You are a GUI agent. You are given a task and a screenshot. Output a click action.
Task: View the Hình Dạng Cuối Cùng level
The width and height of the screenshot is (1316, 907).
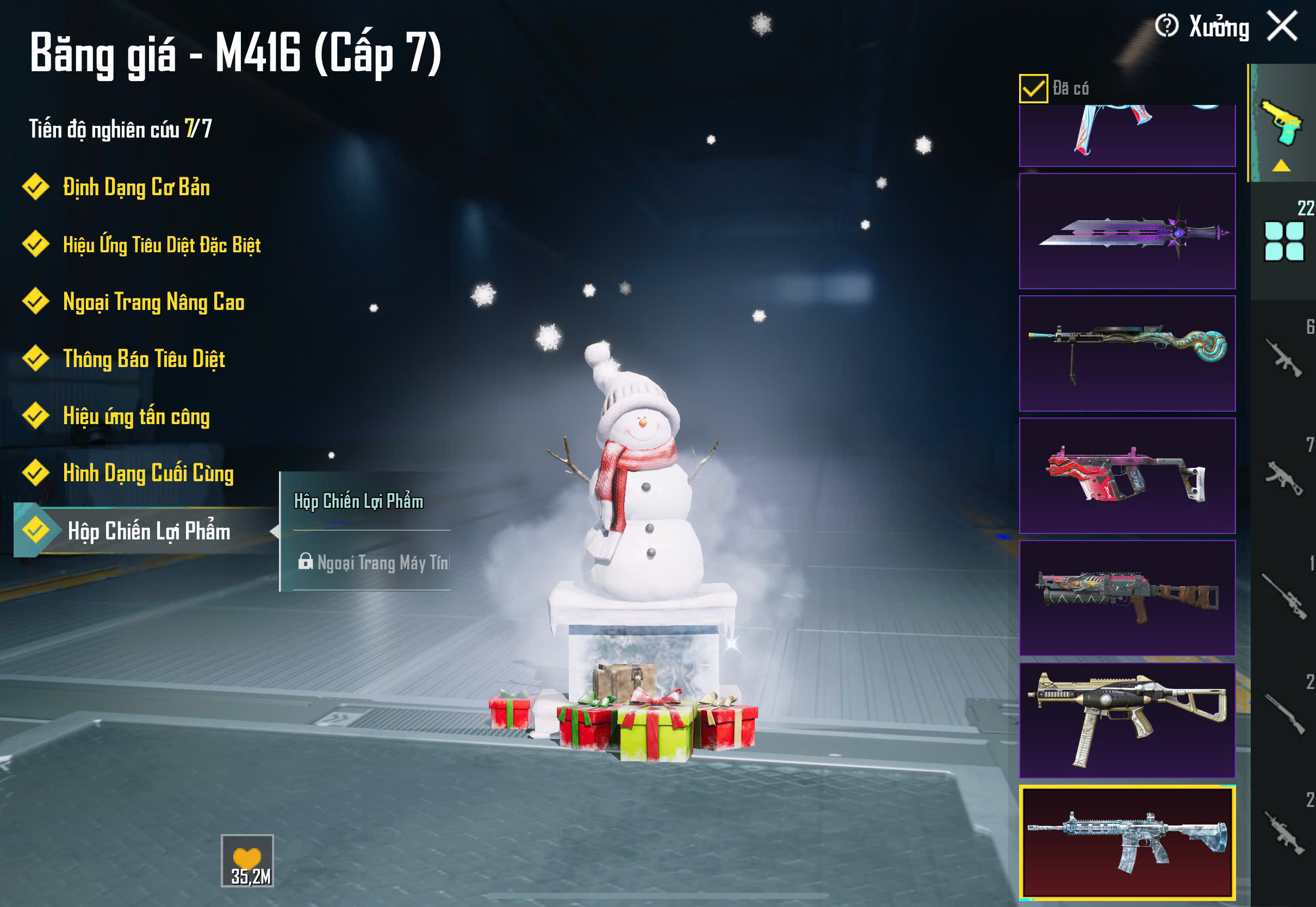tap(148, 474)
